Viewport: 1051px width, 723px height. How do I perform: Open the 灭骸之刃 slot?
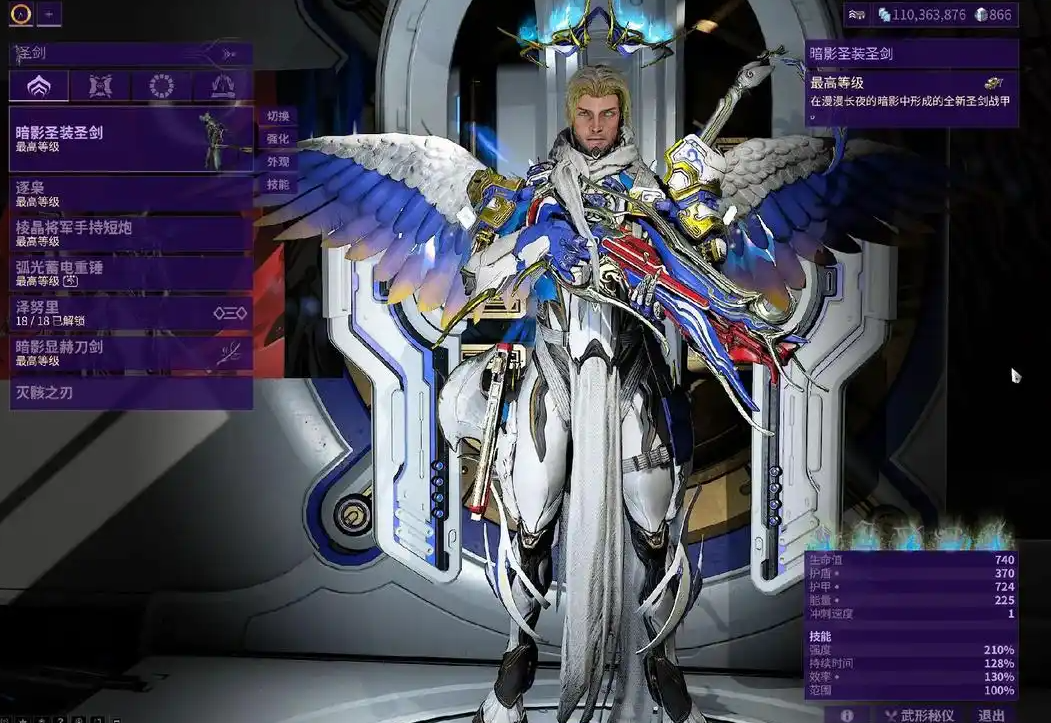tap(130, 393)
